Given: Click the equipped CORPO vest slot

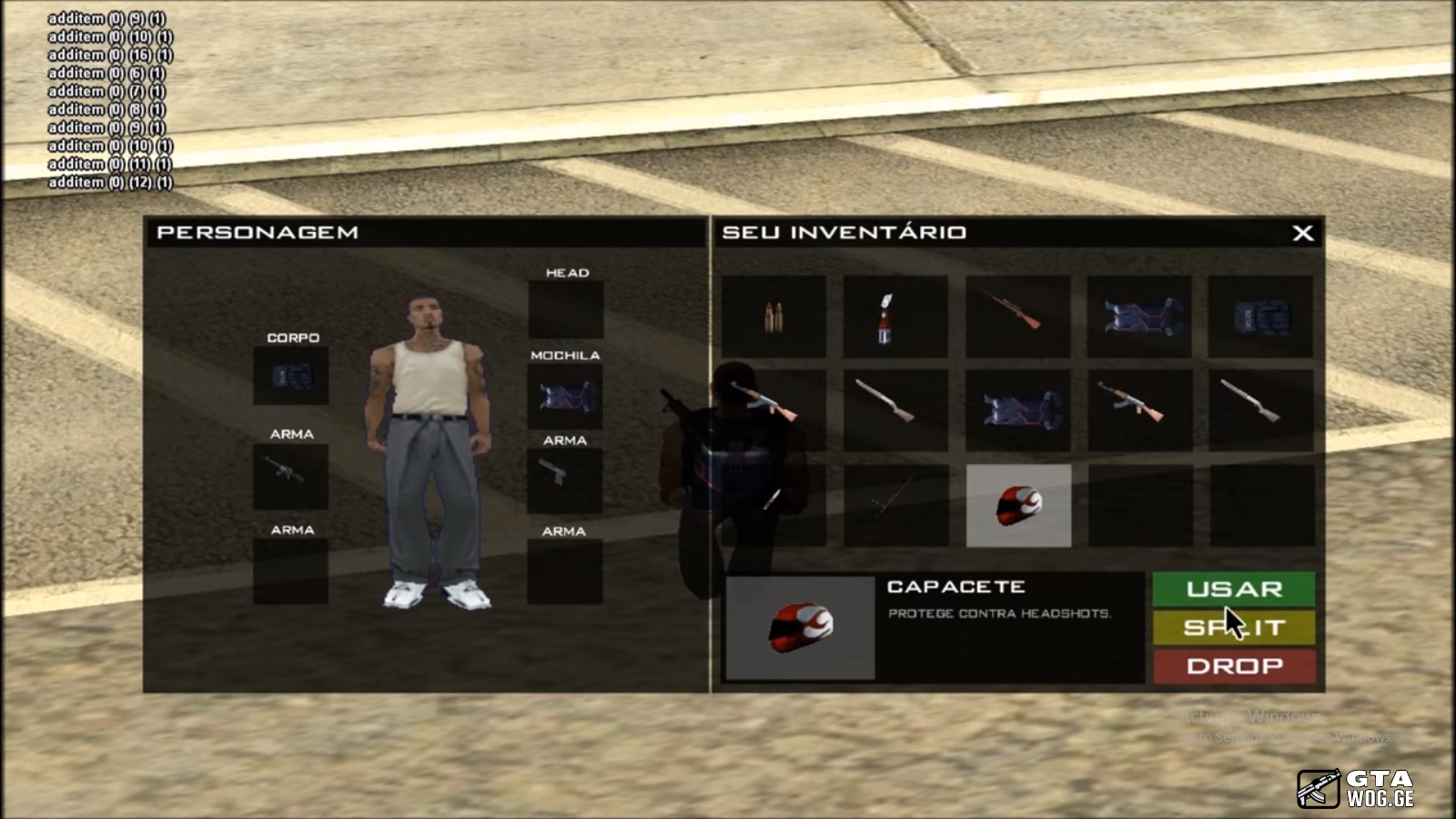Looking at the screenshot, I should (x=291, y=375).
